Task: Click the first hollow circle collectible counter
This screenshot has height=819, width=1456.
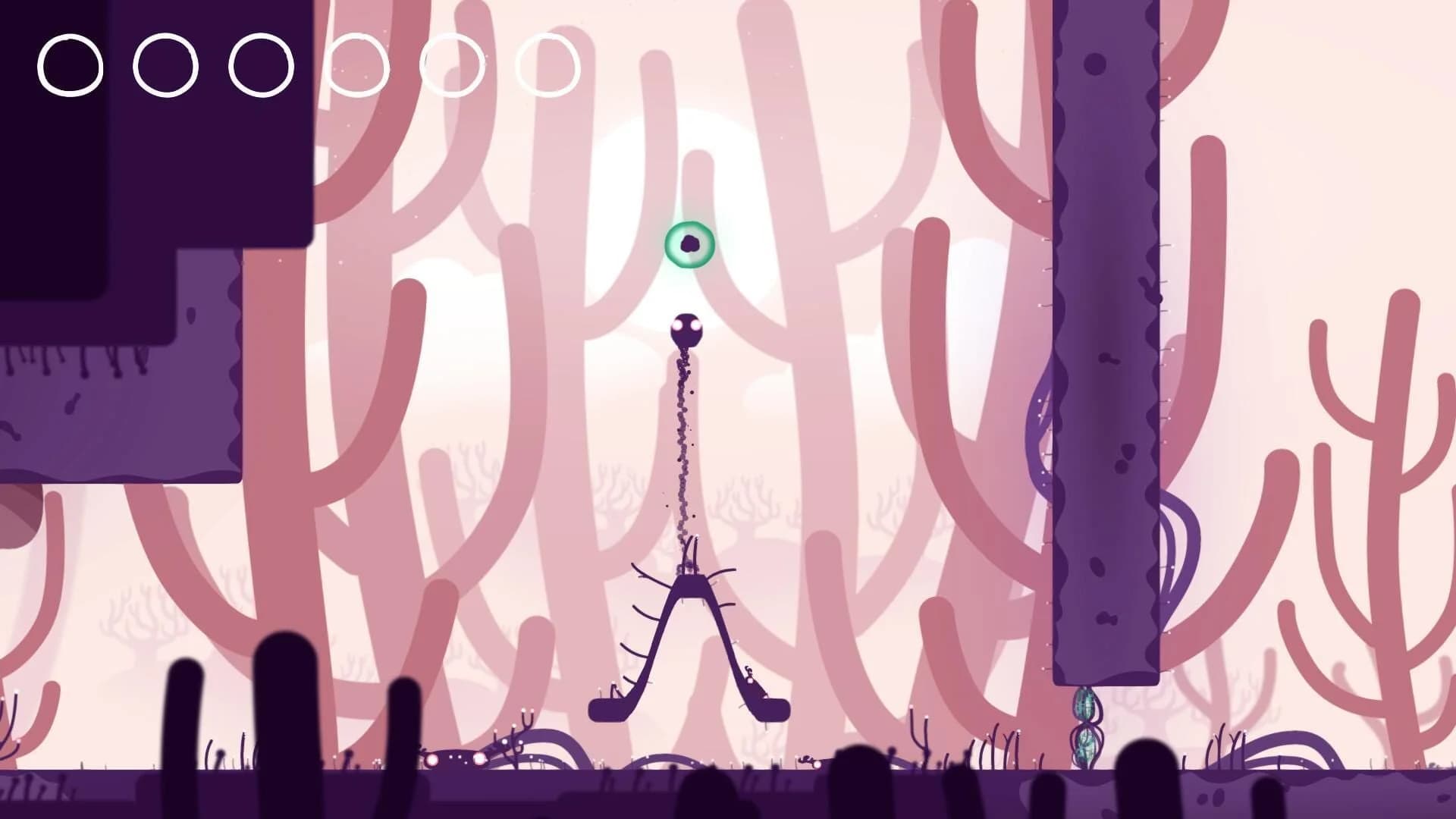Action: [71, 64]
